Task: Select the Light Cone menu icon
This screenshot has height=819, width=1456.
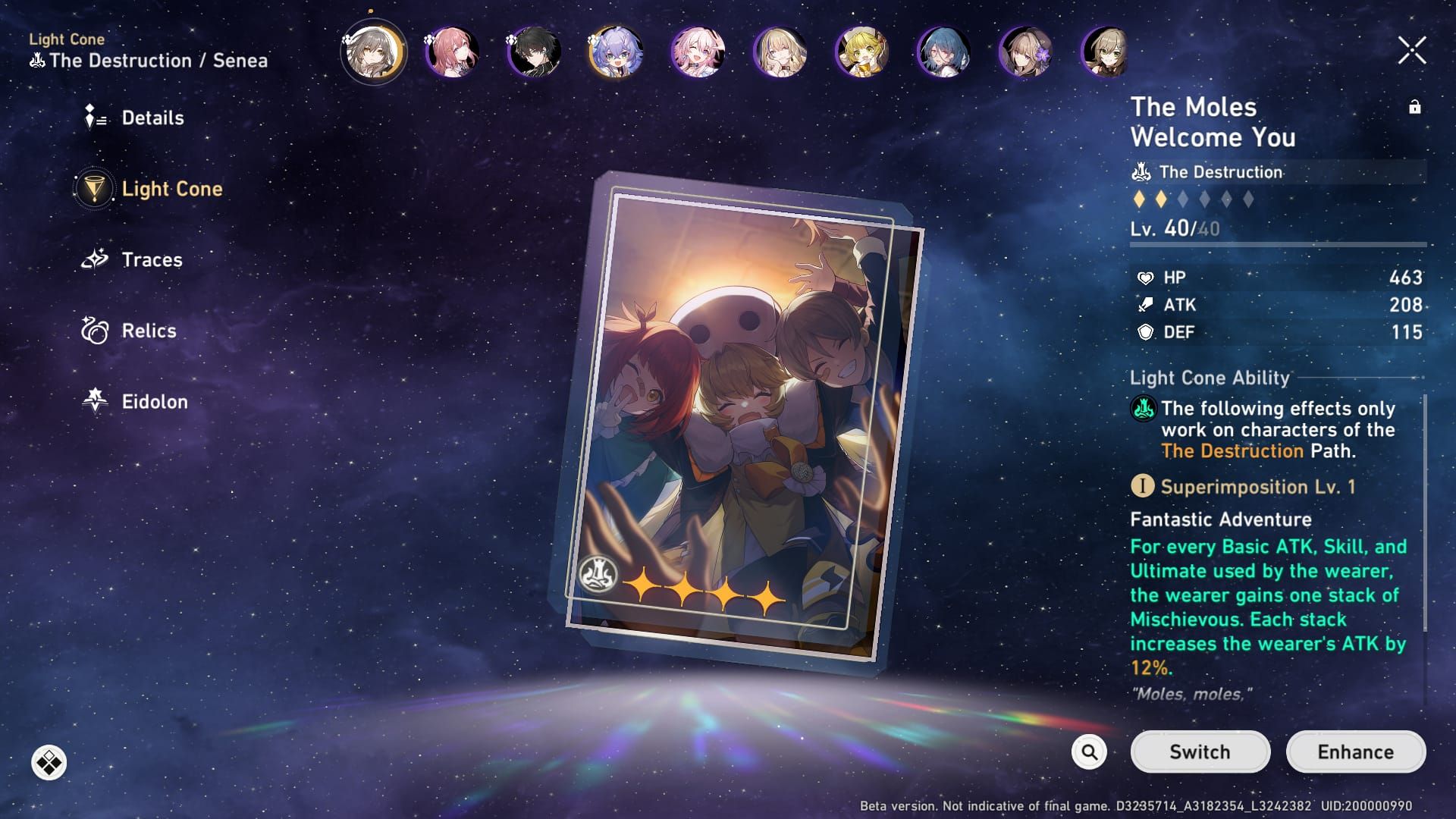Action: (x=93, y=190)
